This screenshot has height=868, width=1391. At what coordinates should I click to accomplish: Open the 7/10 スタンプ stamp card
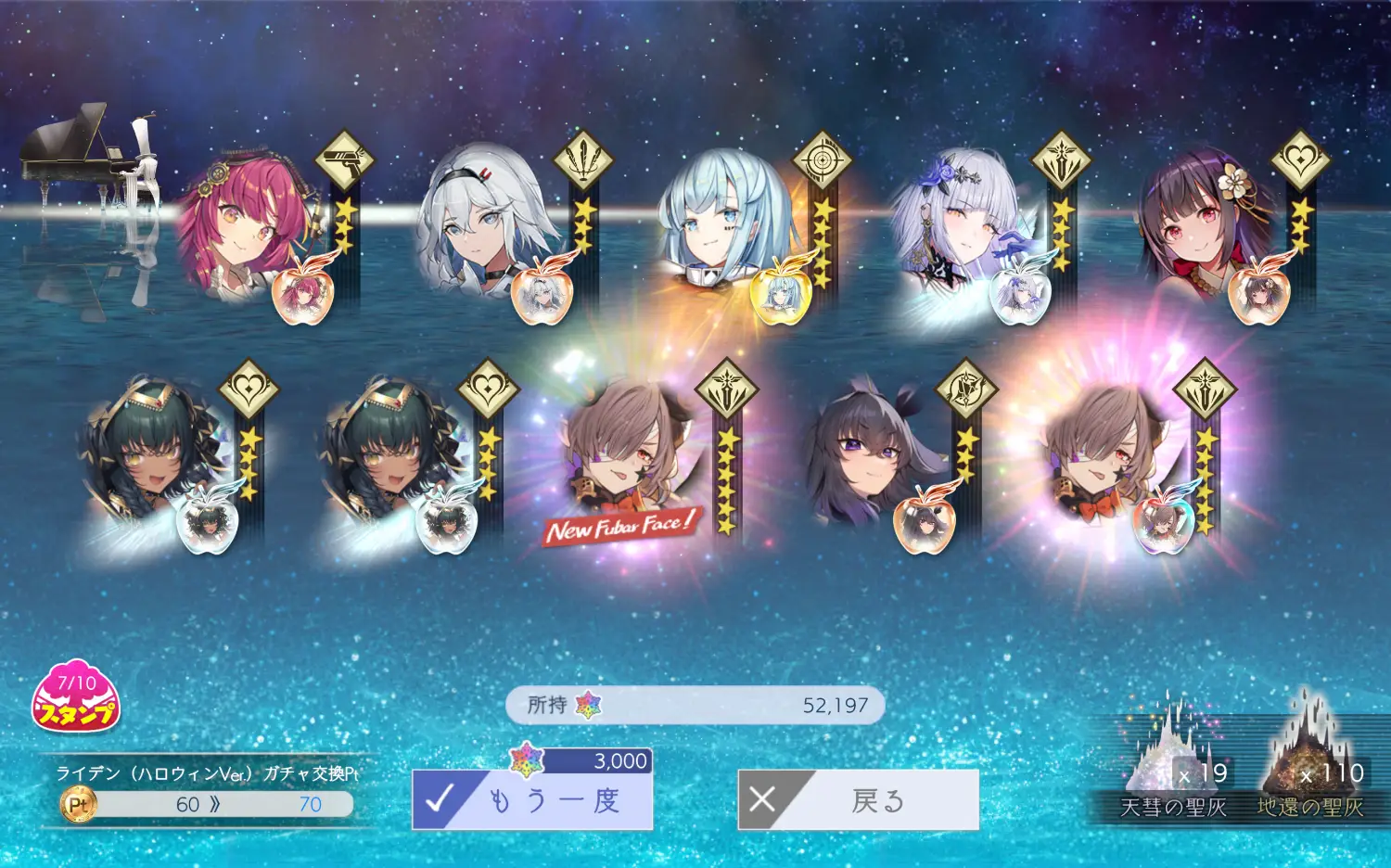pos(76,697)
